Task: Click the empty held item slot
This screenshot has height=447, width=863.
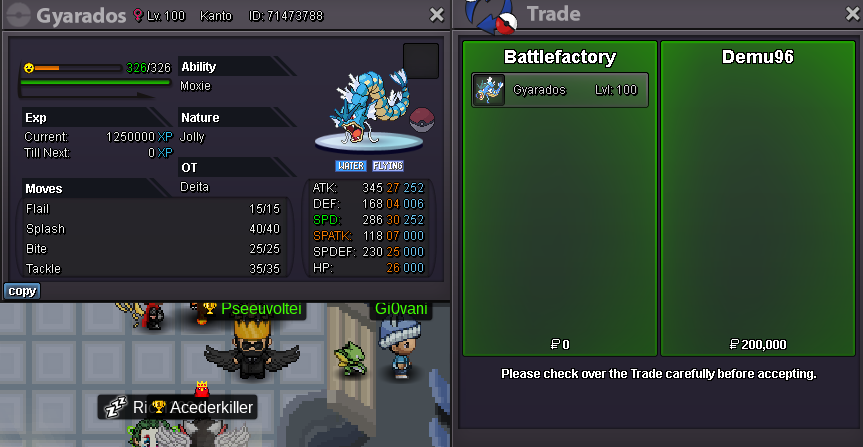Action: [420, 61]
